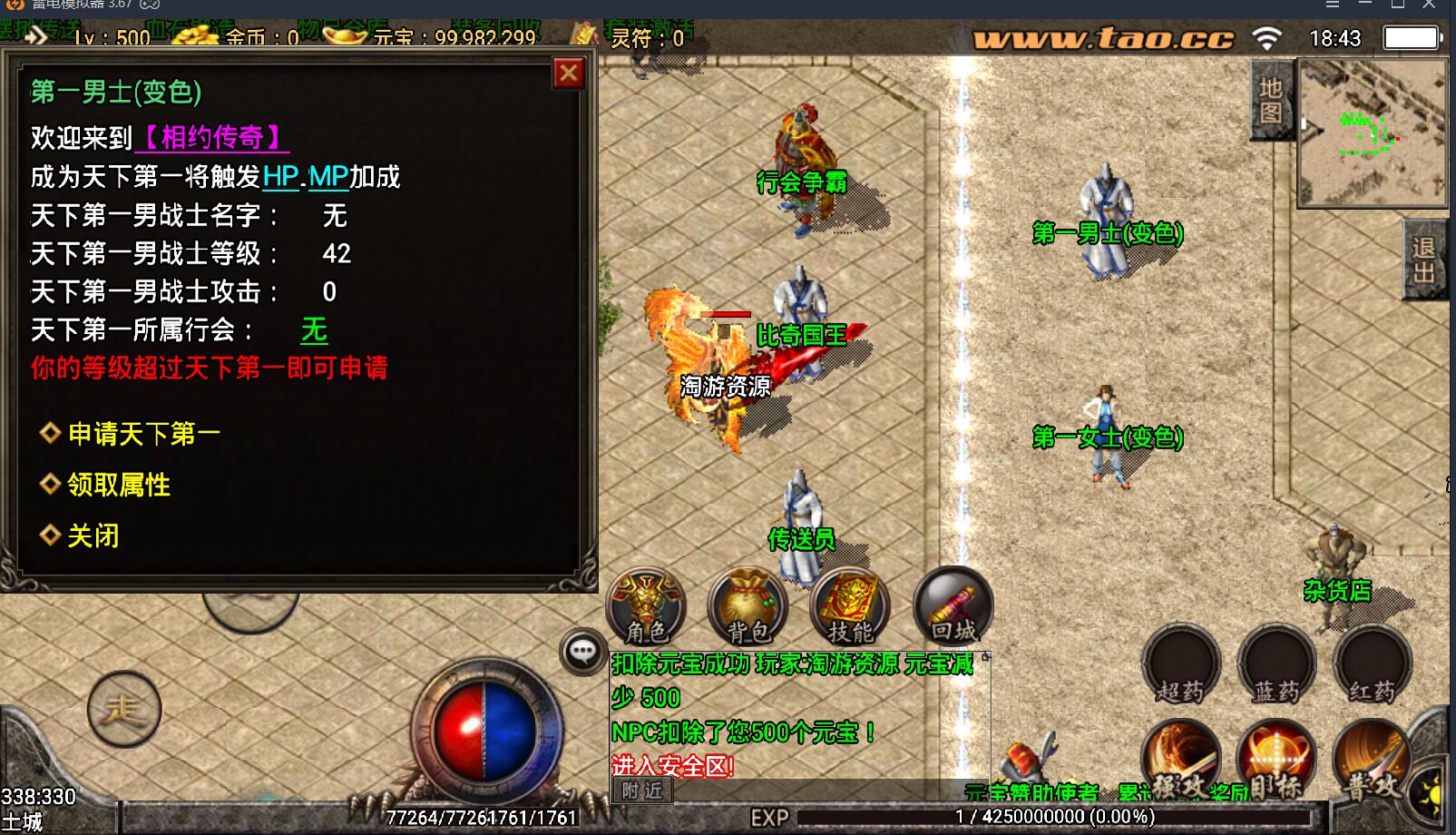Switch to the 附近 chat tab
This screenshot has height=835, width=1456.
[x=642, y=791]
